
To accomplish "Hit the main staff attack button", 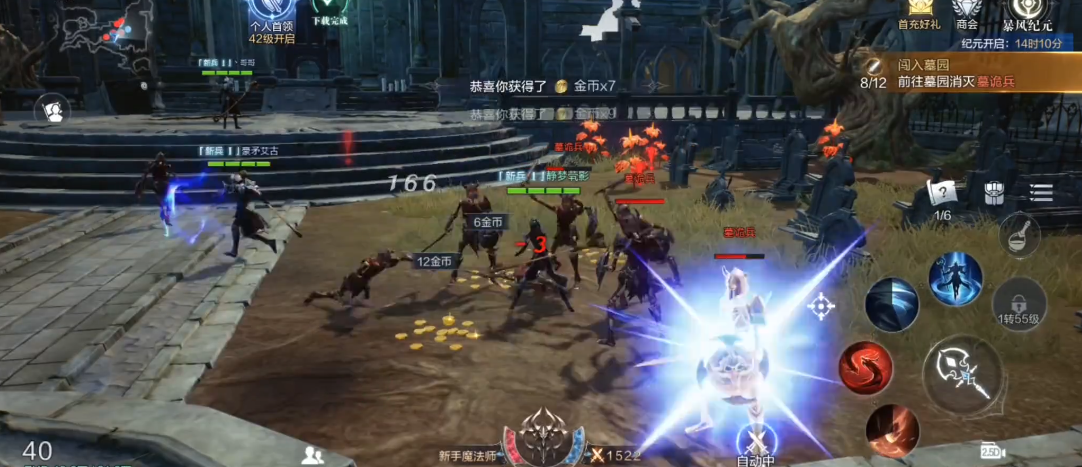I will coord(962,374).
